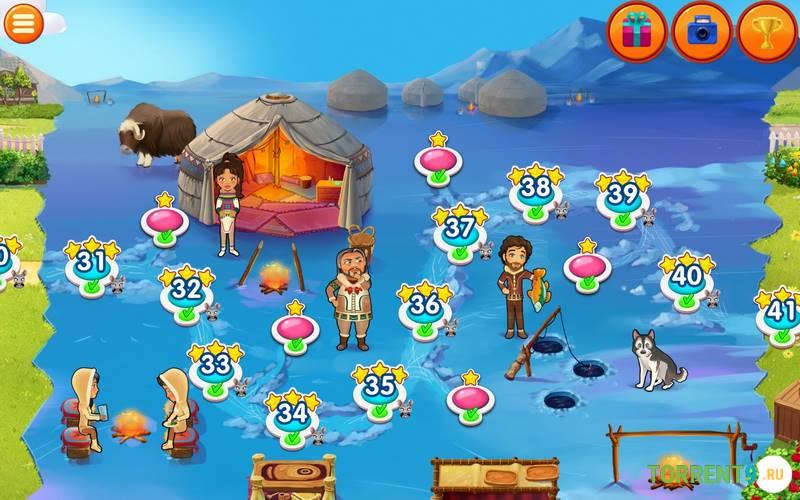Select level 38 on the map

coord(536,190)
